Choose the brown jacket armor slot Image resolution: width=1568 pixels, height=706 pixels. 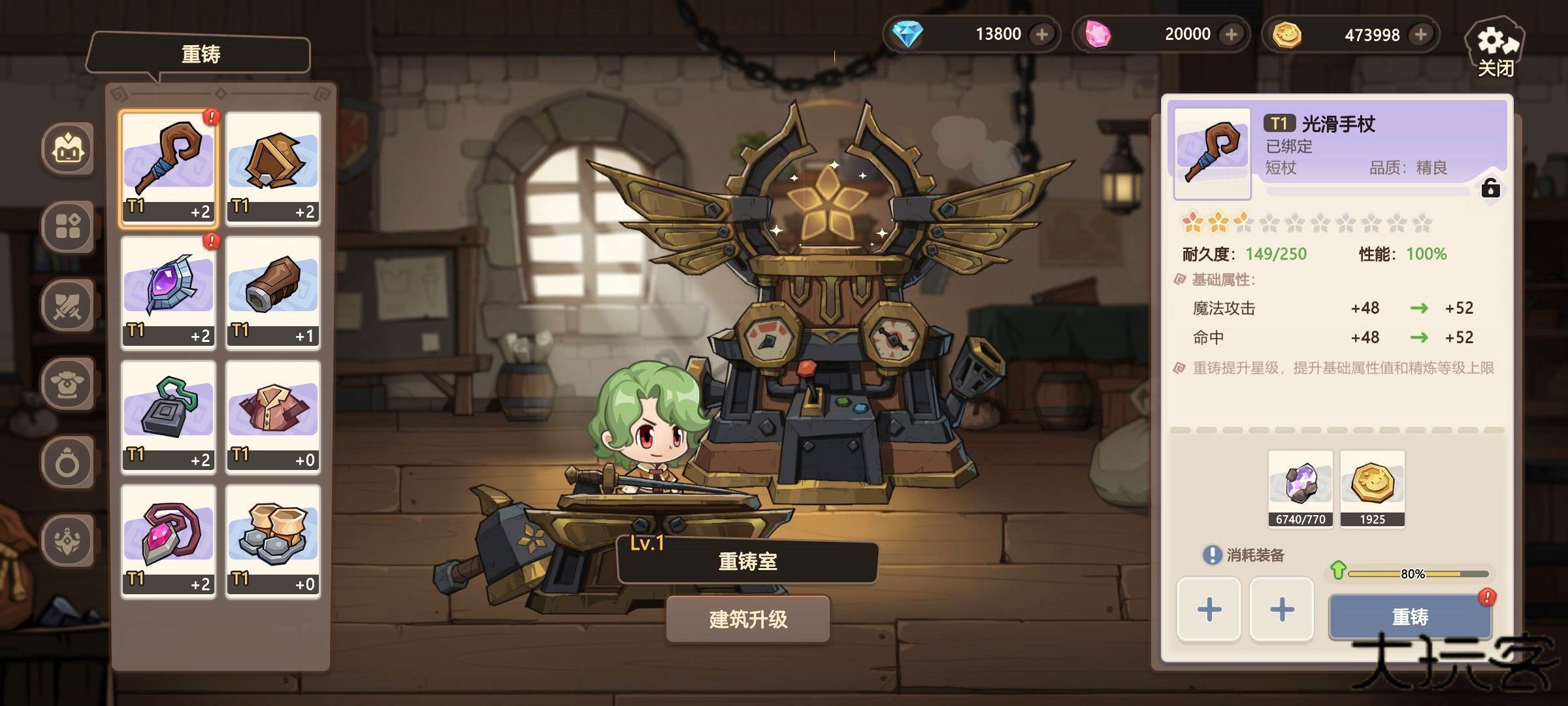point(273,416)
